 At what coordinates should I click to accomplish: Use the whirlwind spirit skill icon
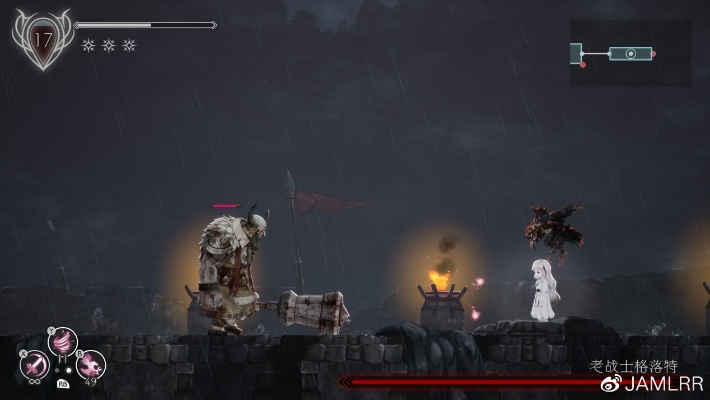click(x=62, y=342)
